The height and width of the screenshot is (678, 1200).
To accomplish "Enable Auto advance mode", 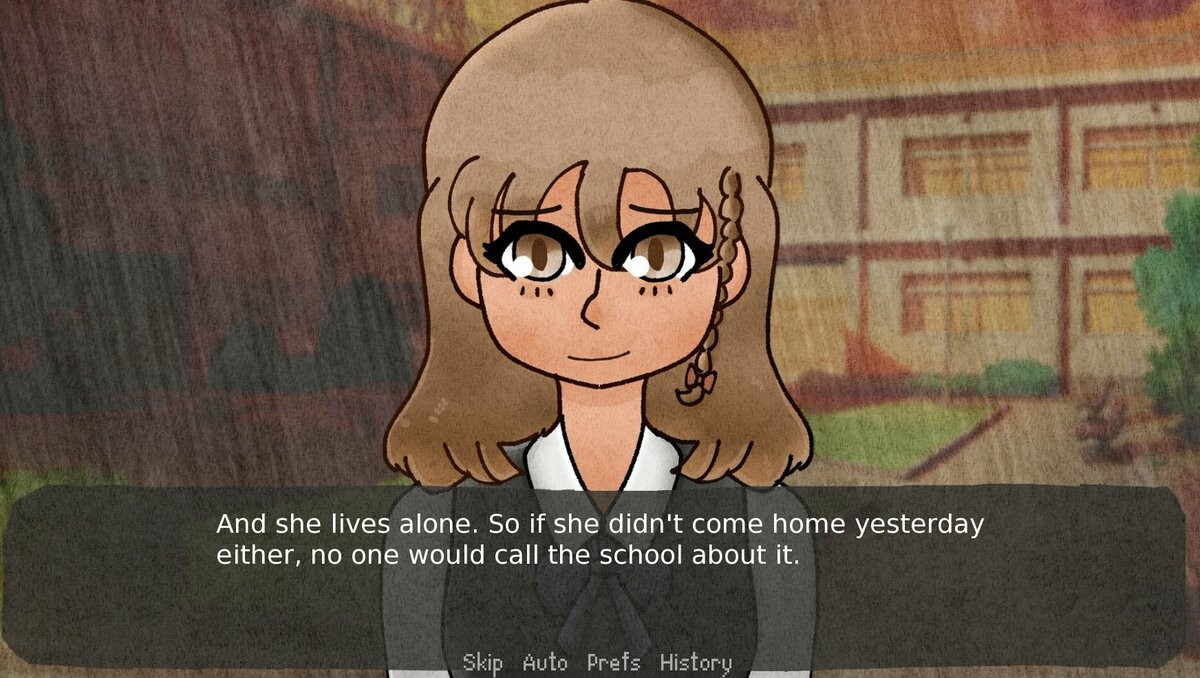I will (545, 662).
